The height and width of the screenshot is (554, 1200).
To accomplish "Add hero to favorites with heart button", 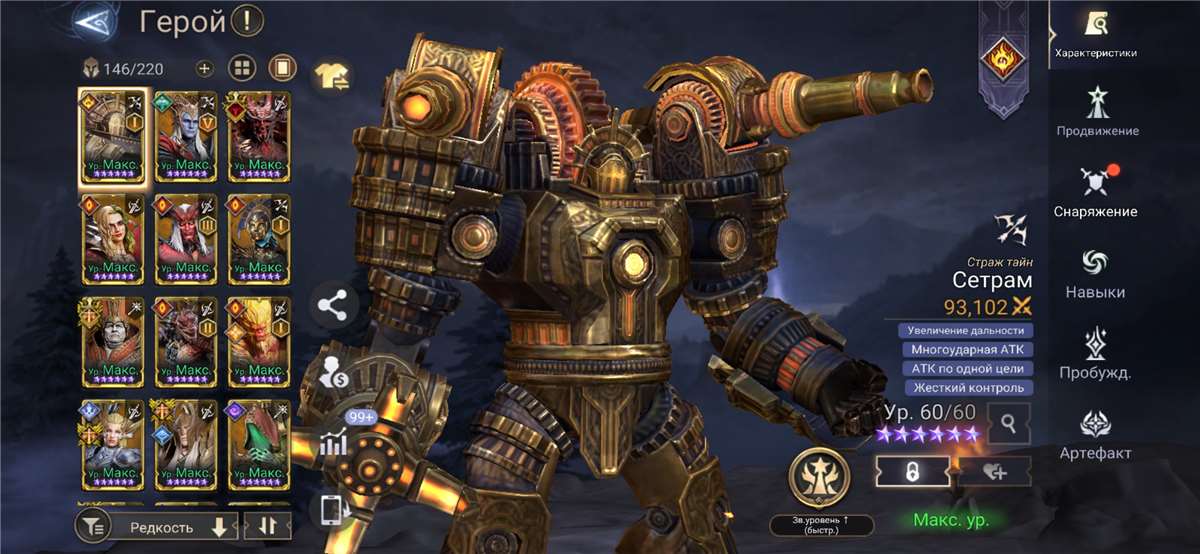I will [x=995, y=472].
